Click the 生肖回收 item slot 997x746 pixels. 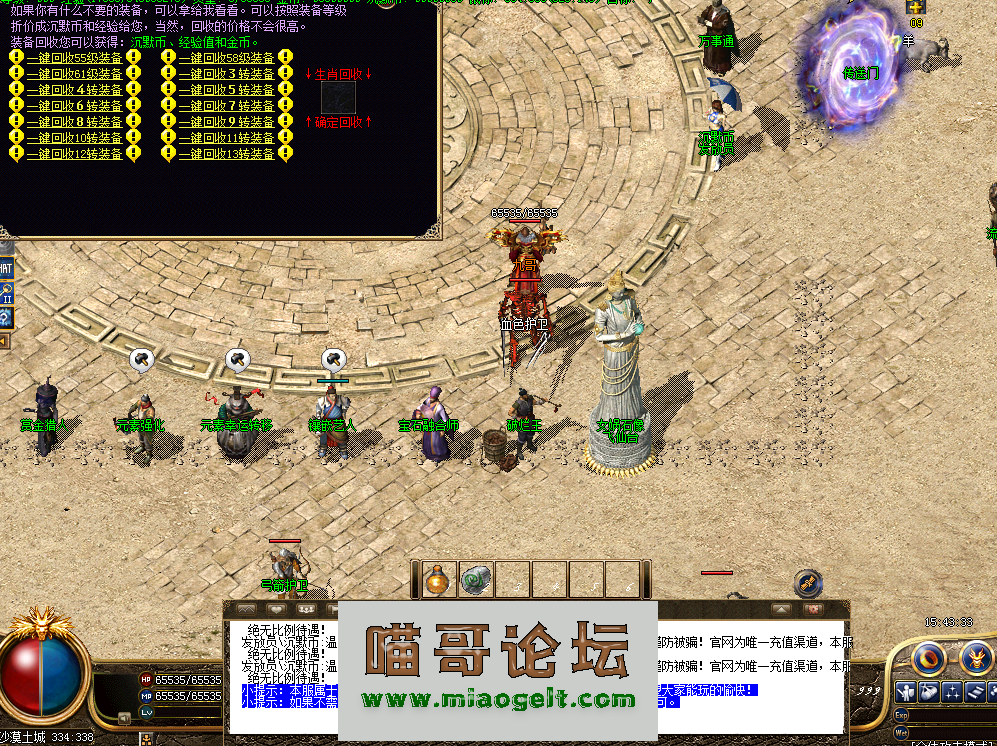(338, 97)
